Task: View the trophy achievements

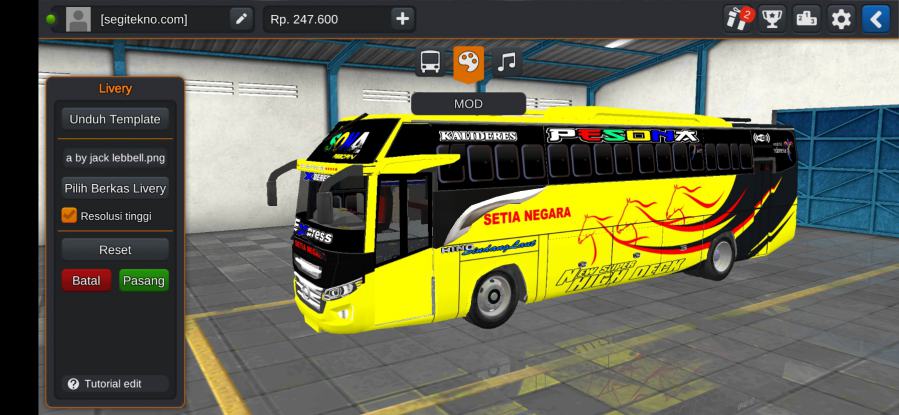Action: (x=772, y=18)
